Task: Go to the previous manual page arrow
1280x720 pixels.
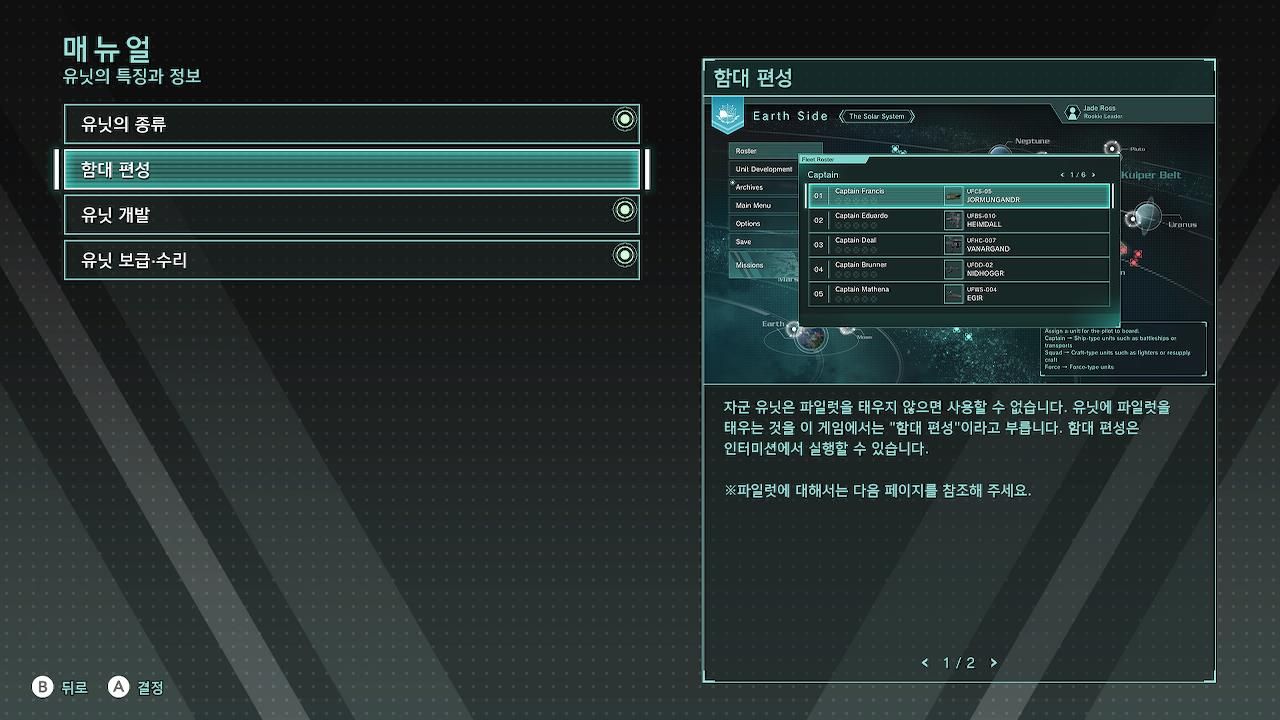Action: coord(925,663)
